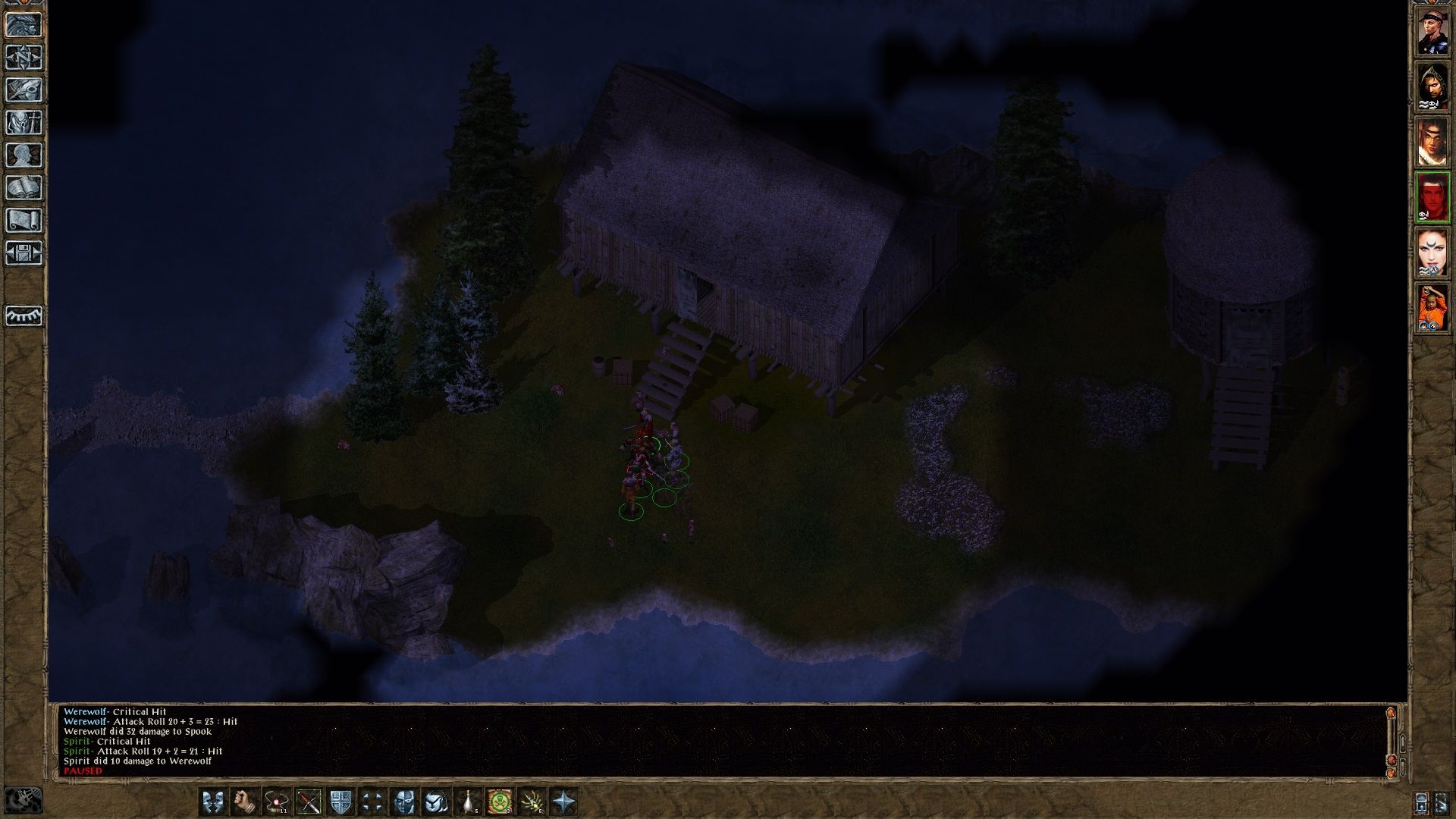Click the rest button with the closed eye
This screenshot has width=1456, height=819.
(x=24, y=315)
